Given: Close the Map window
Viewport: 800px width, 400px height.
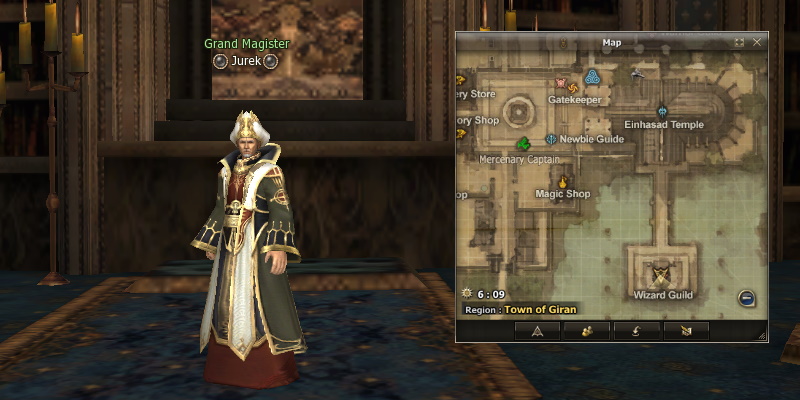Looking at the screenshot, I should point(757,43).
